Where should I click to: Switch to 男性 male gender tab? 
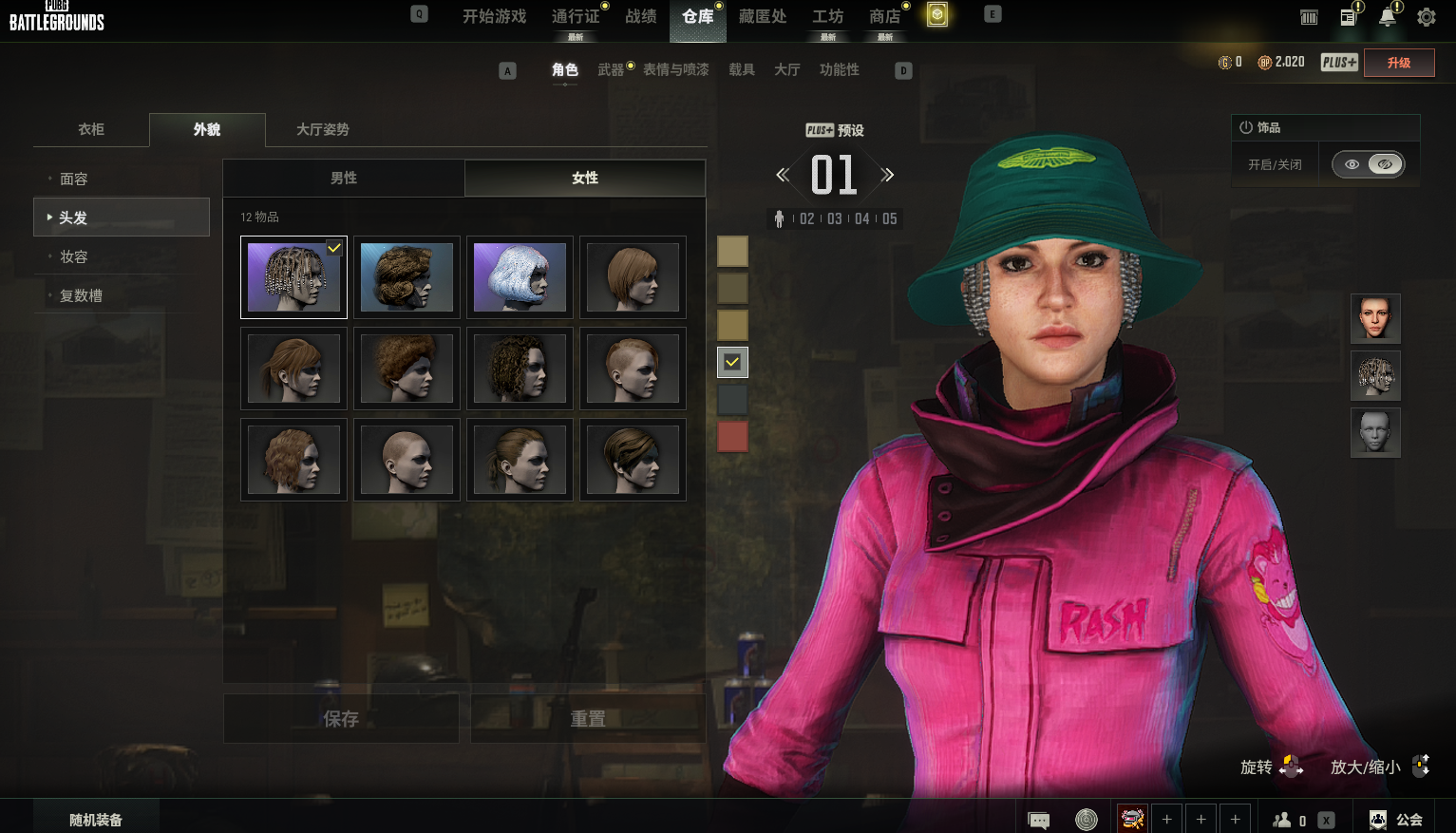[344, 178]
